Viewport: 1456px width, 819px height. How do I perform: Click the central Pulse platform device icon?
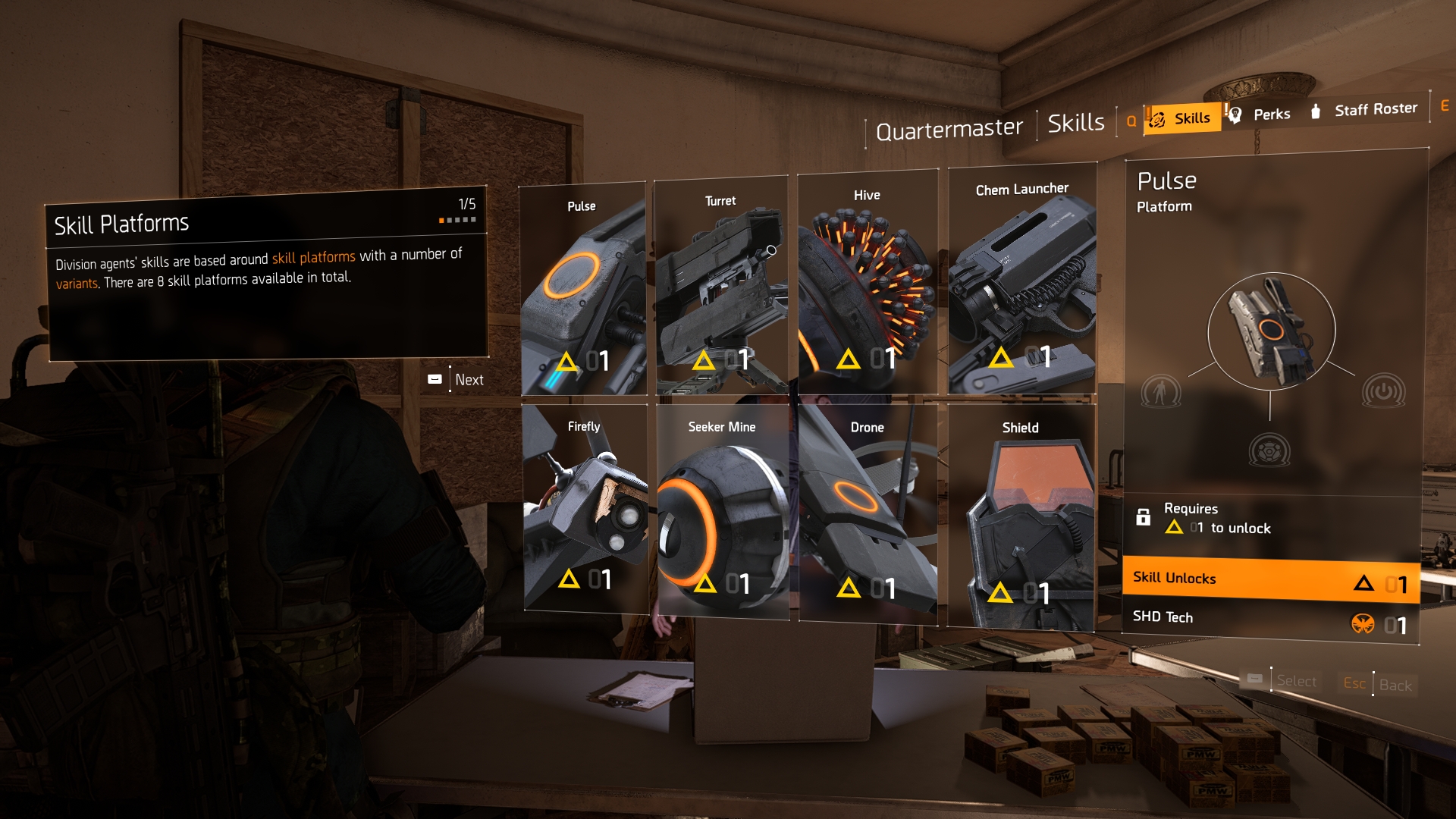(x=1271, y=331)
